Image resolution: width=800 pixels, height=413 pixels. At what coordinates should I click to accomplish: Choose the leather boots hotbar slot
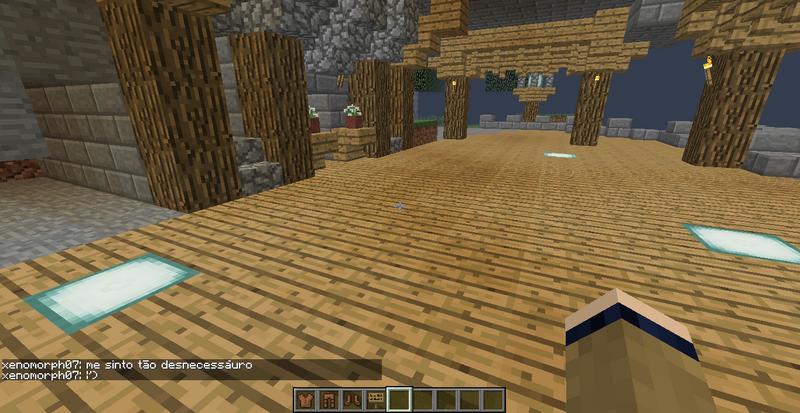coord(352,400)
